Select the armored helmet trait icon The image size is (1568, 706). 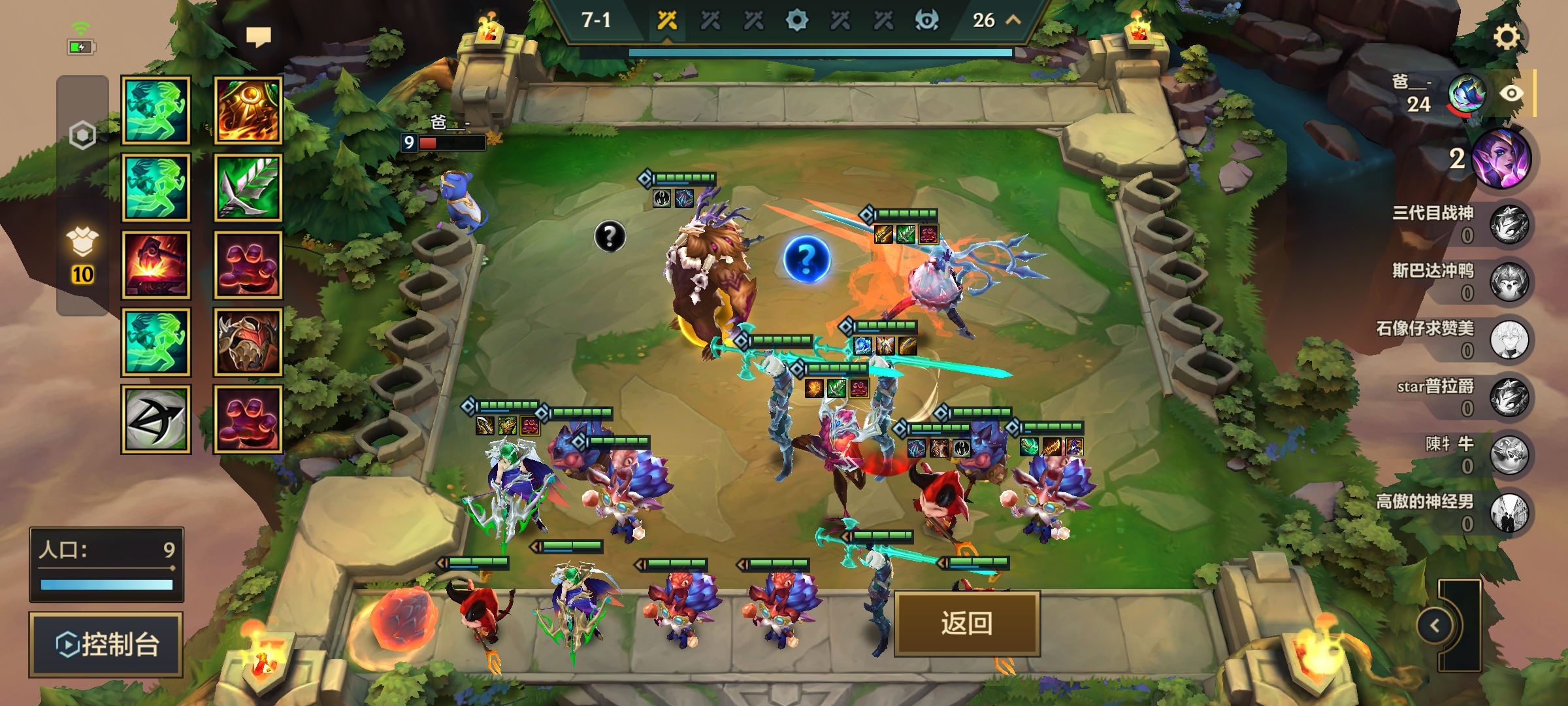(248, 342)
